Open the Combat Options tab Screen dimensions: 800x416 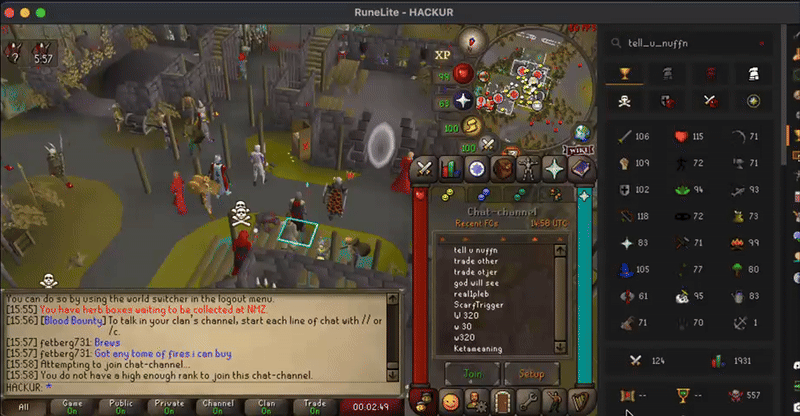(424, 169)
